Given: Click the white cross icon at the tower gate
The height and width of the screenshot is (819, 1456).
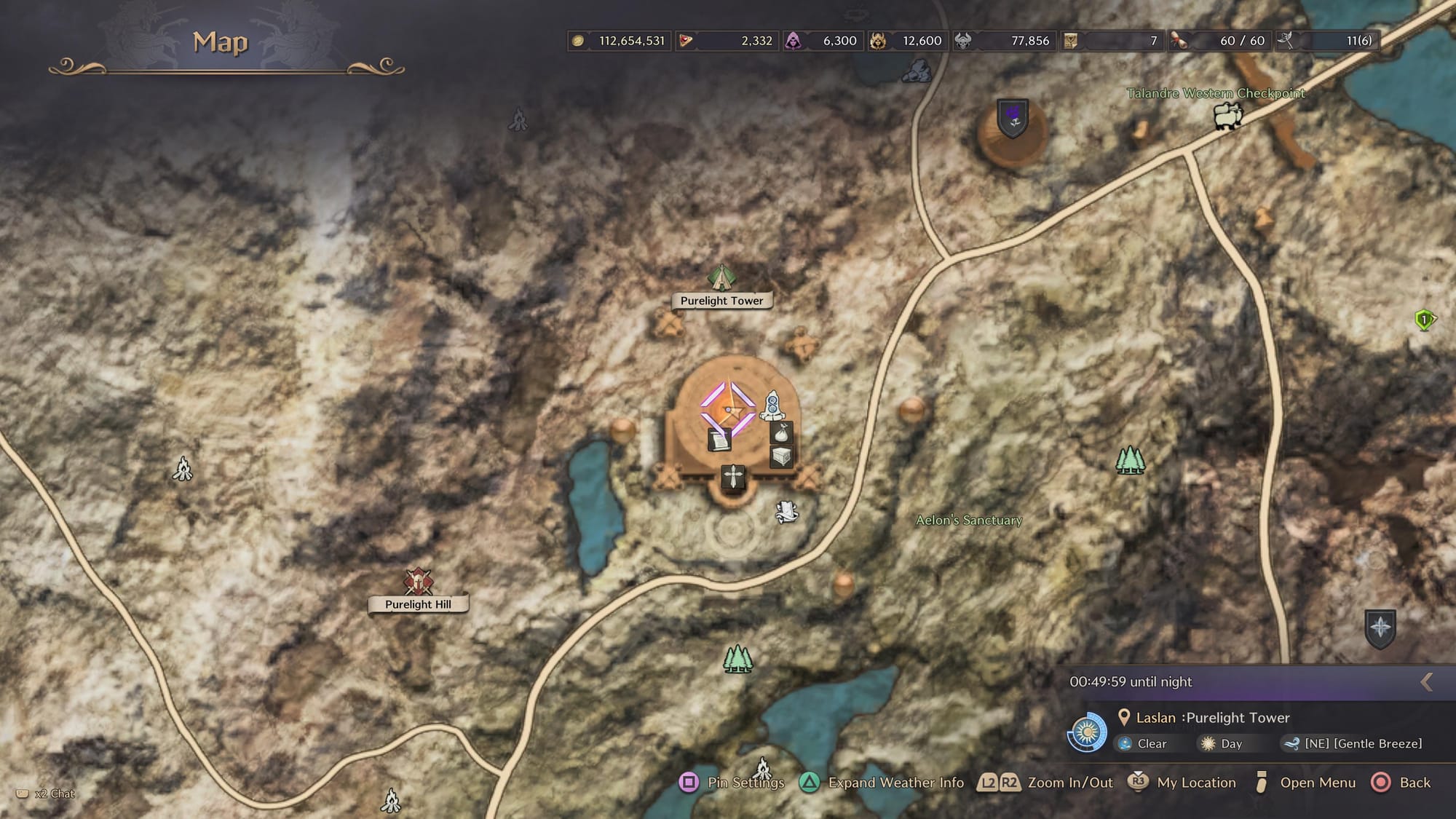Looking at the screenshot, I should (x=733, y=477).
